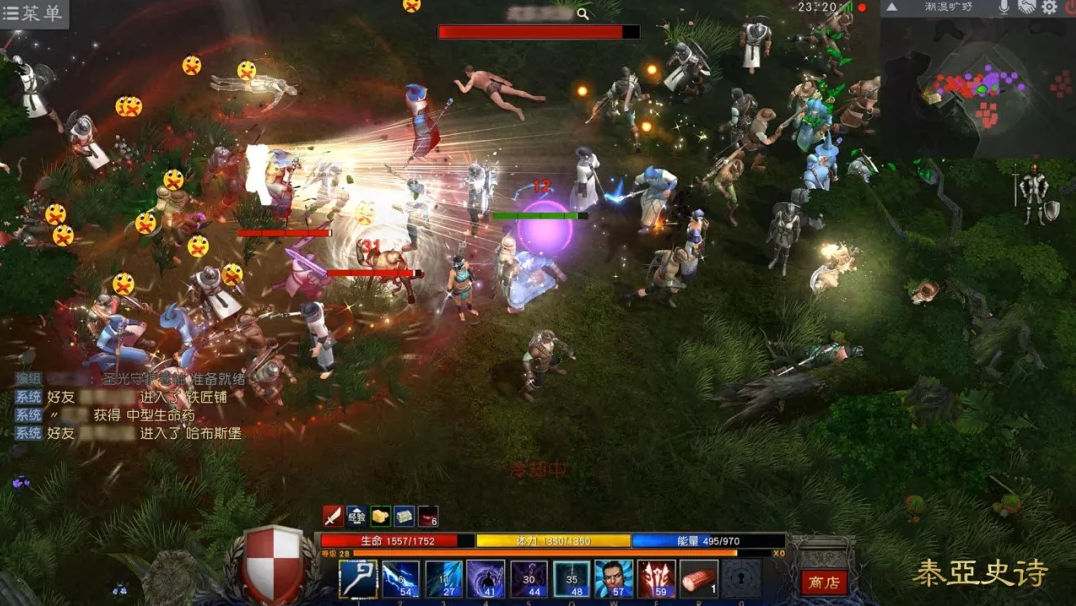Open the handshake social panel
The width and height of the screenshot is (1076, 606).
point(1027,7)
